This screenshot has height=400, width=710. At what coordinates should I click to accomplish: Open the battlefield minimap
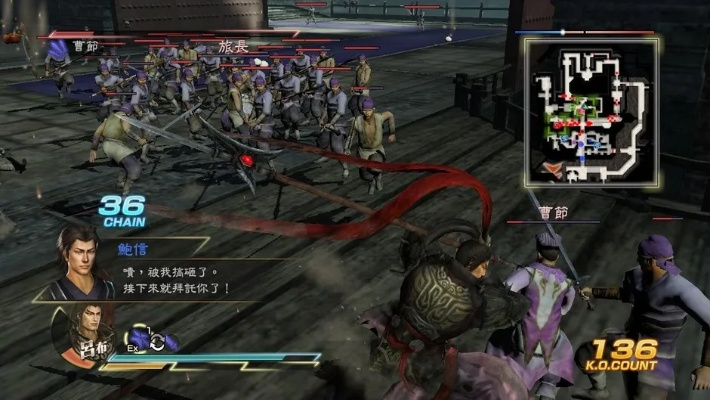[x=591, y=110]
